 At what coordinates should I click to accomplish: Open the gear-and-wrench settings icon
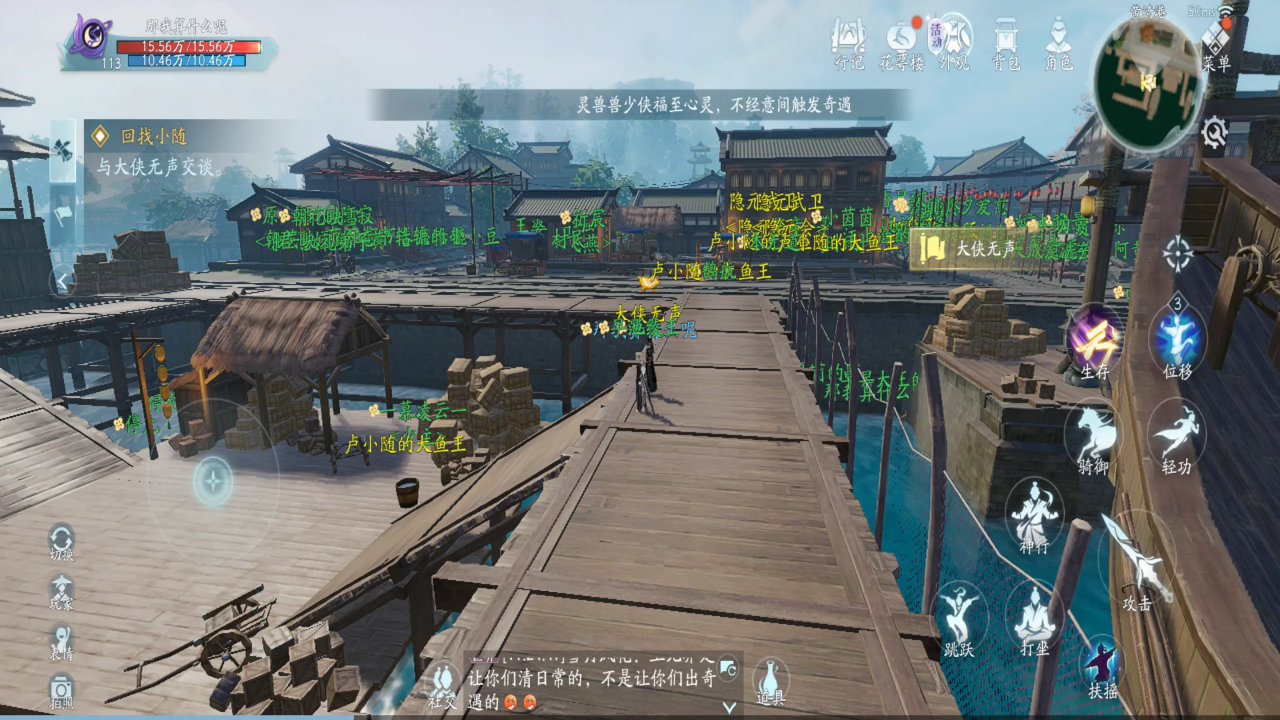pos(1214,132)
